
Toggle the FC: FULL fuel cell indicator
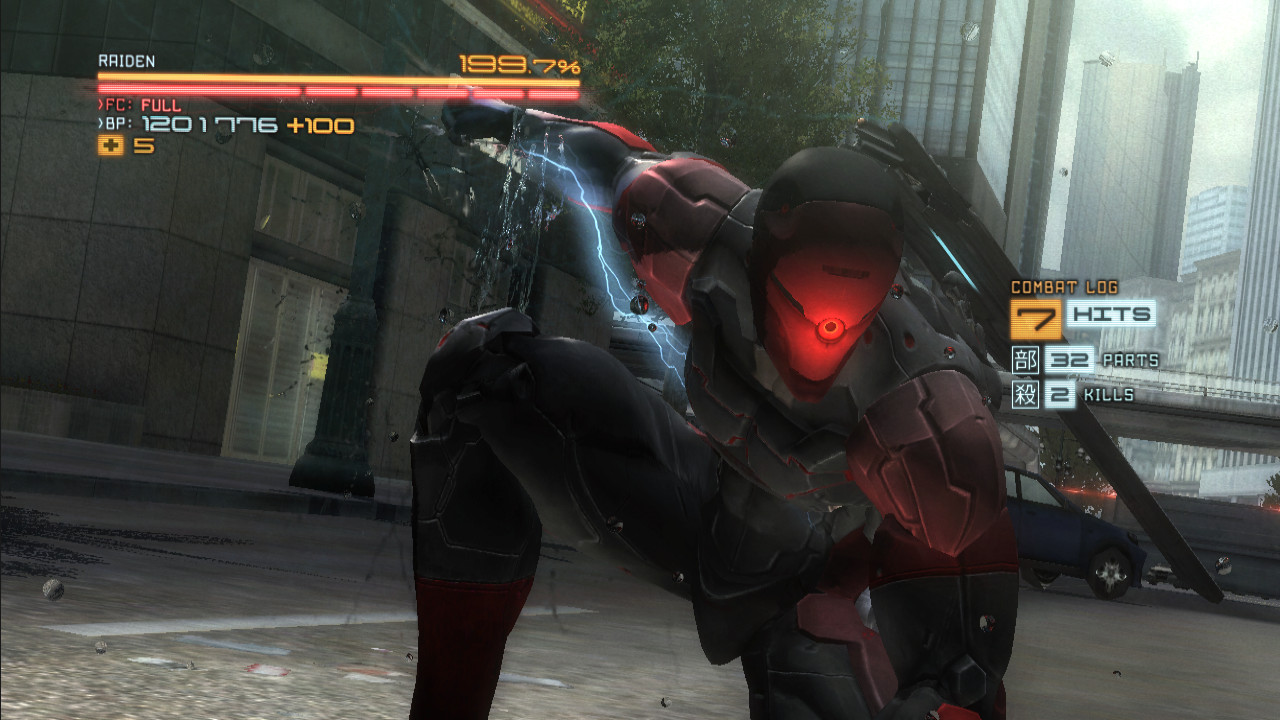[140, 103]
